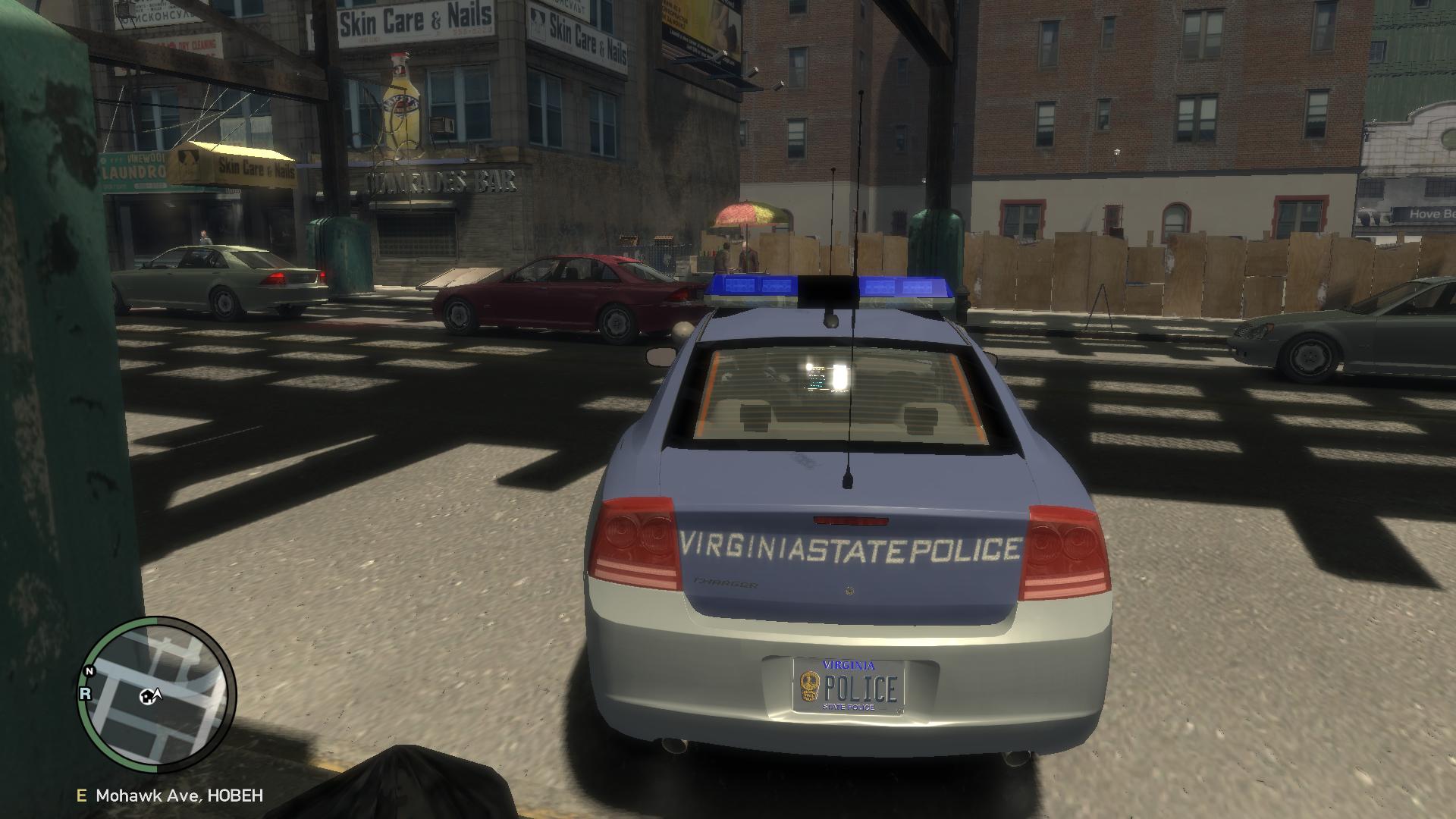This screenshot has width=1456, height=819.
Task: Click the circular radar minimap
Action: pos(157,694)
